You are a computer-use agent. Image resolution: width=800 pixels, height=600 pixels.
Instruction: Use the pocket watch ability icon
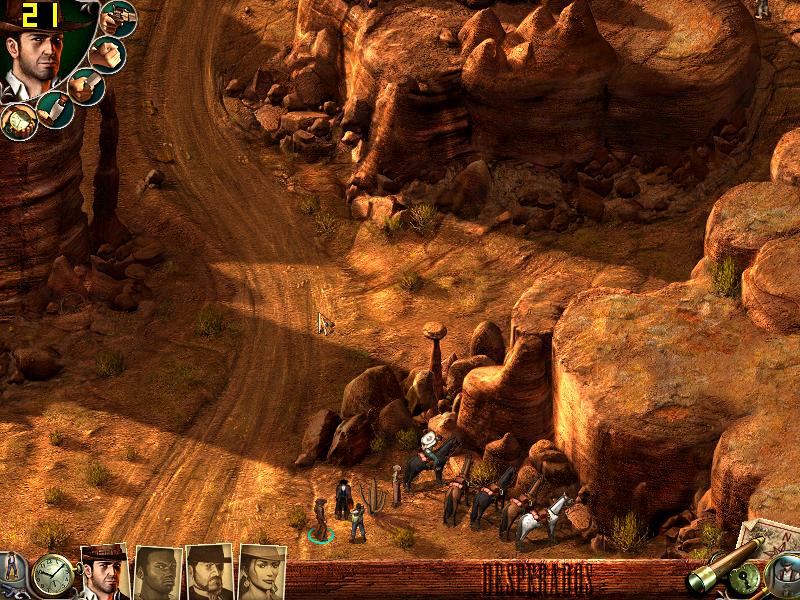pyautogui.click(x=18, y=121)
